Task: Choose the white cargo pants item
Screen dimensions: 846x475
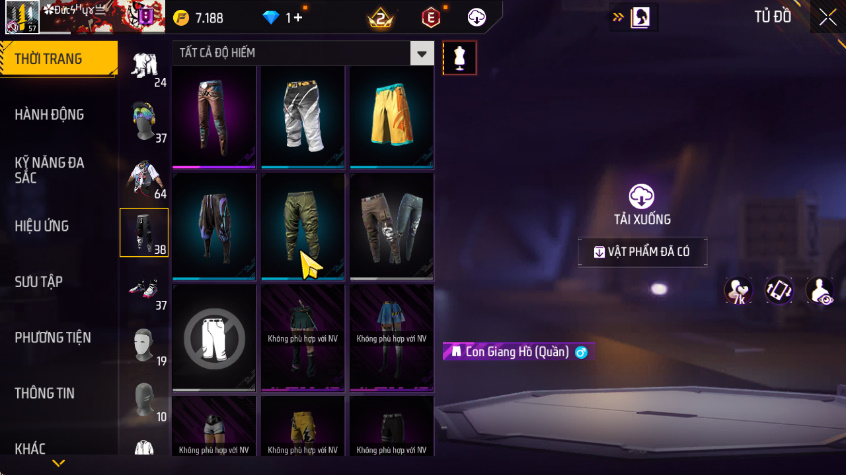Action: point(303,116)
